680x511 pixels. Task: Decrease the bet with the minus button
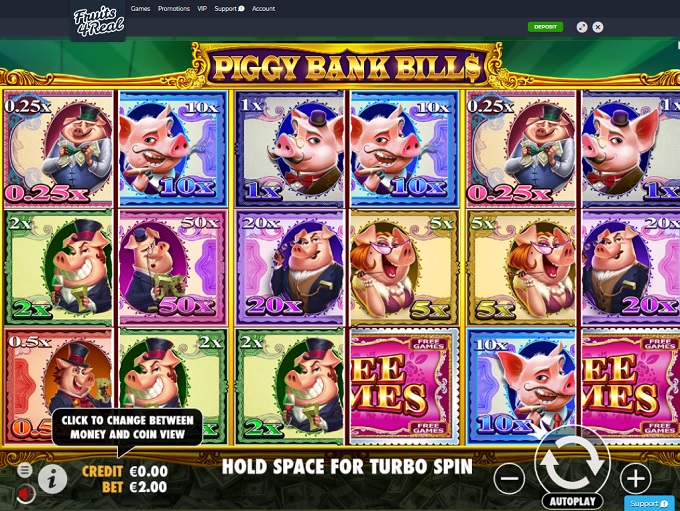tap(509, 479)
